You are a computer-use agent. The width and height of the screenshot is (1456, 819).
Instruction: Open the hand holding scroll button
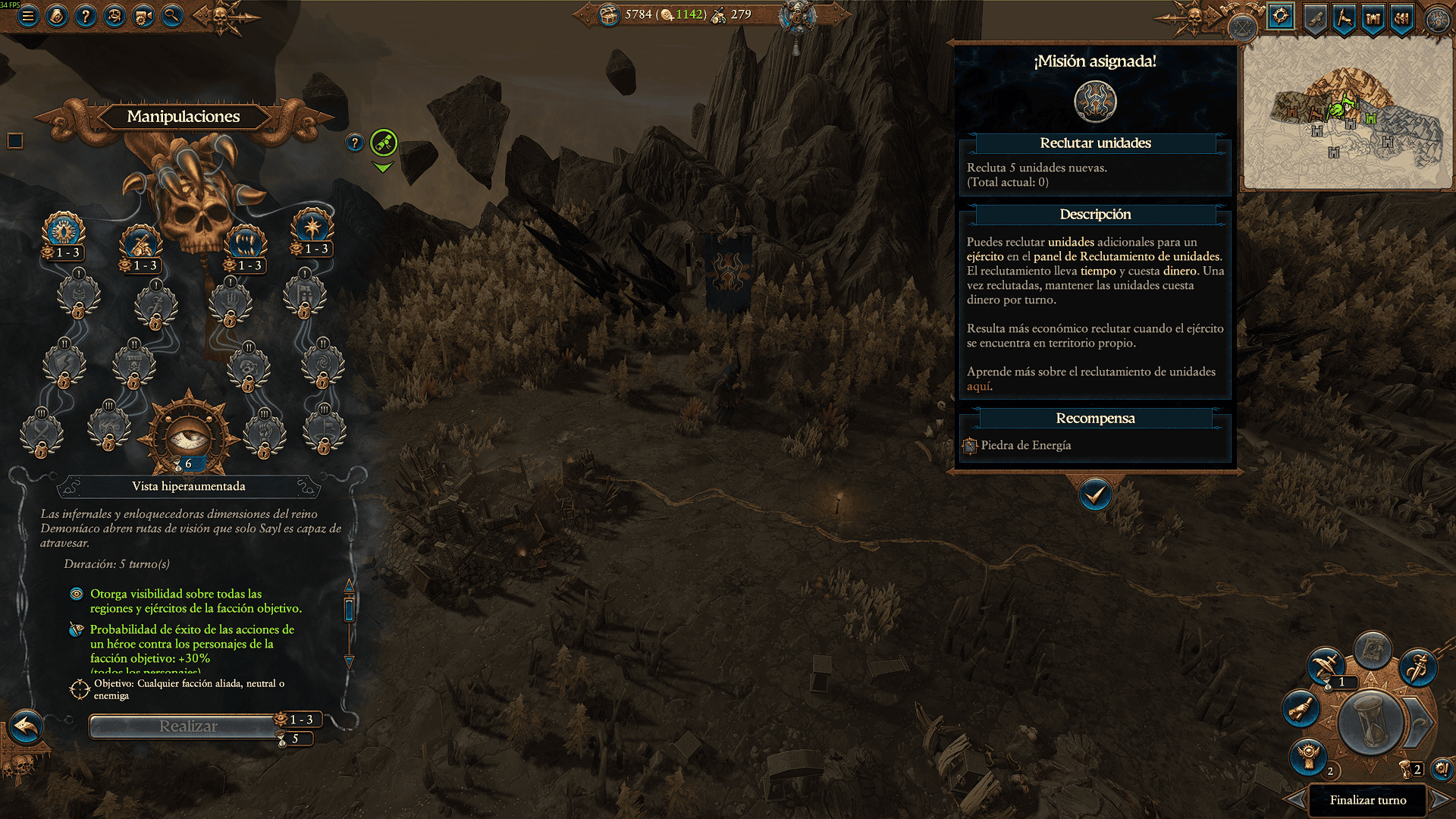pyautogui.click(x=1301, y=709)
